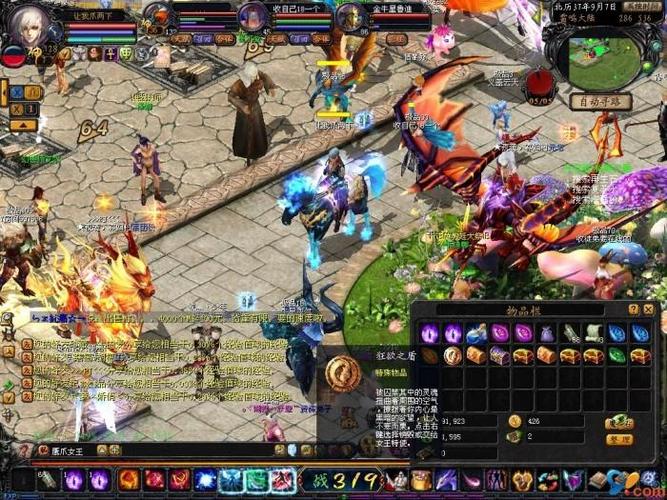This screenshot has height=500, width=667.
Task: Activate 自动寻路 auto-pathfinding button
Action: [x=601, y=100]
